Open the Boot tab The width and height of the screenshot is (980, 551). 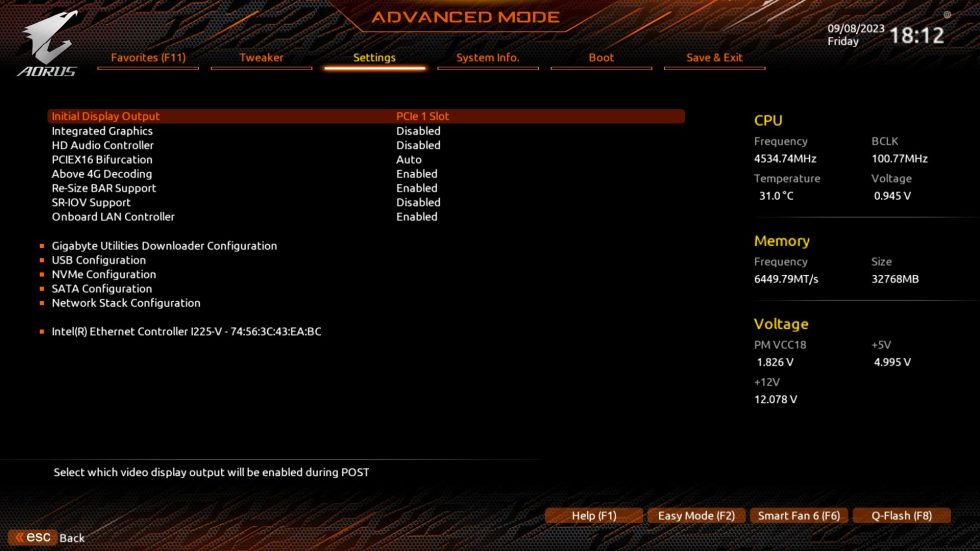pos(601,58)
